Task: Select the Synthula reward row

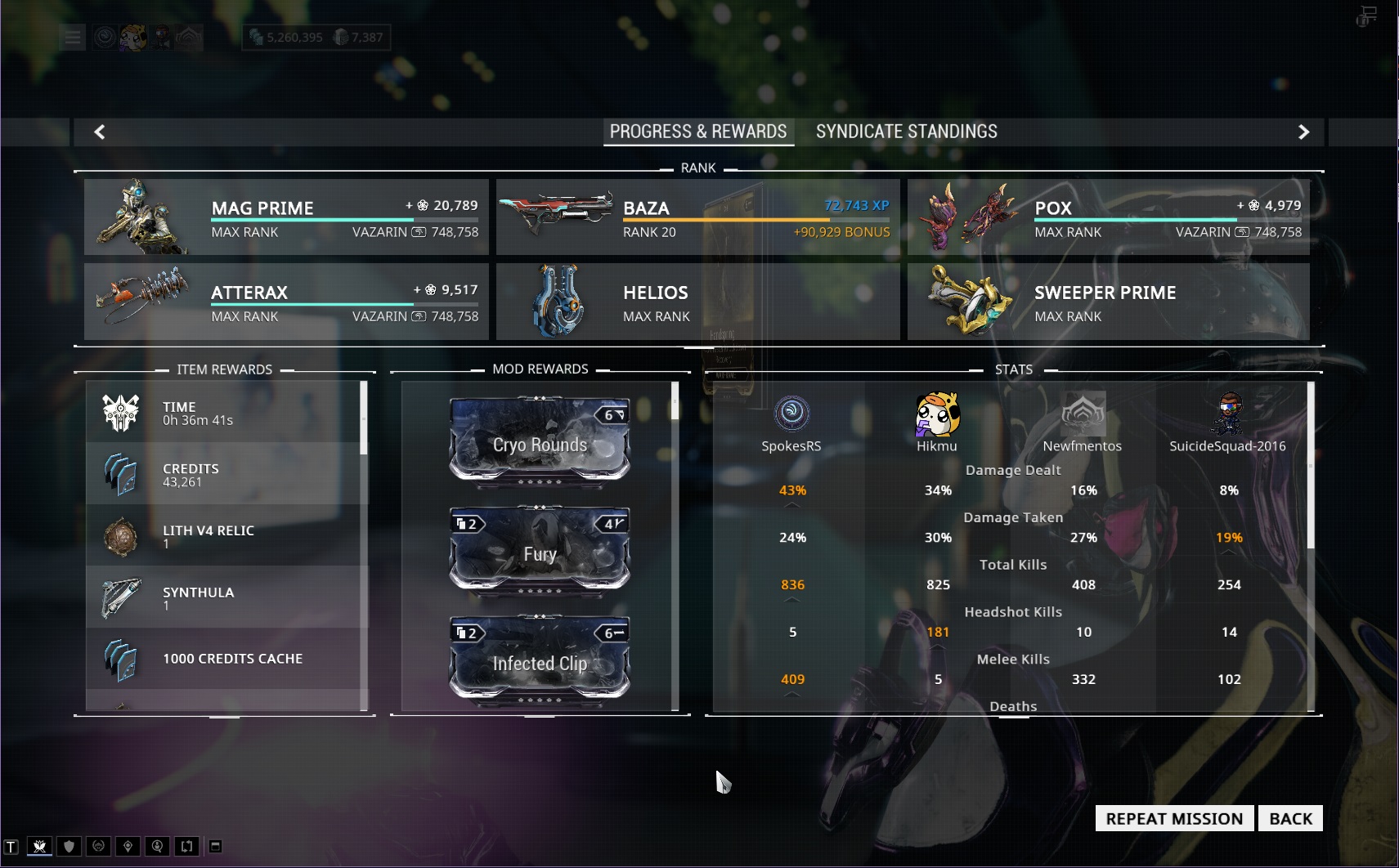Action: 226,597
